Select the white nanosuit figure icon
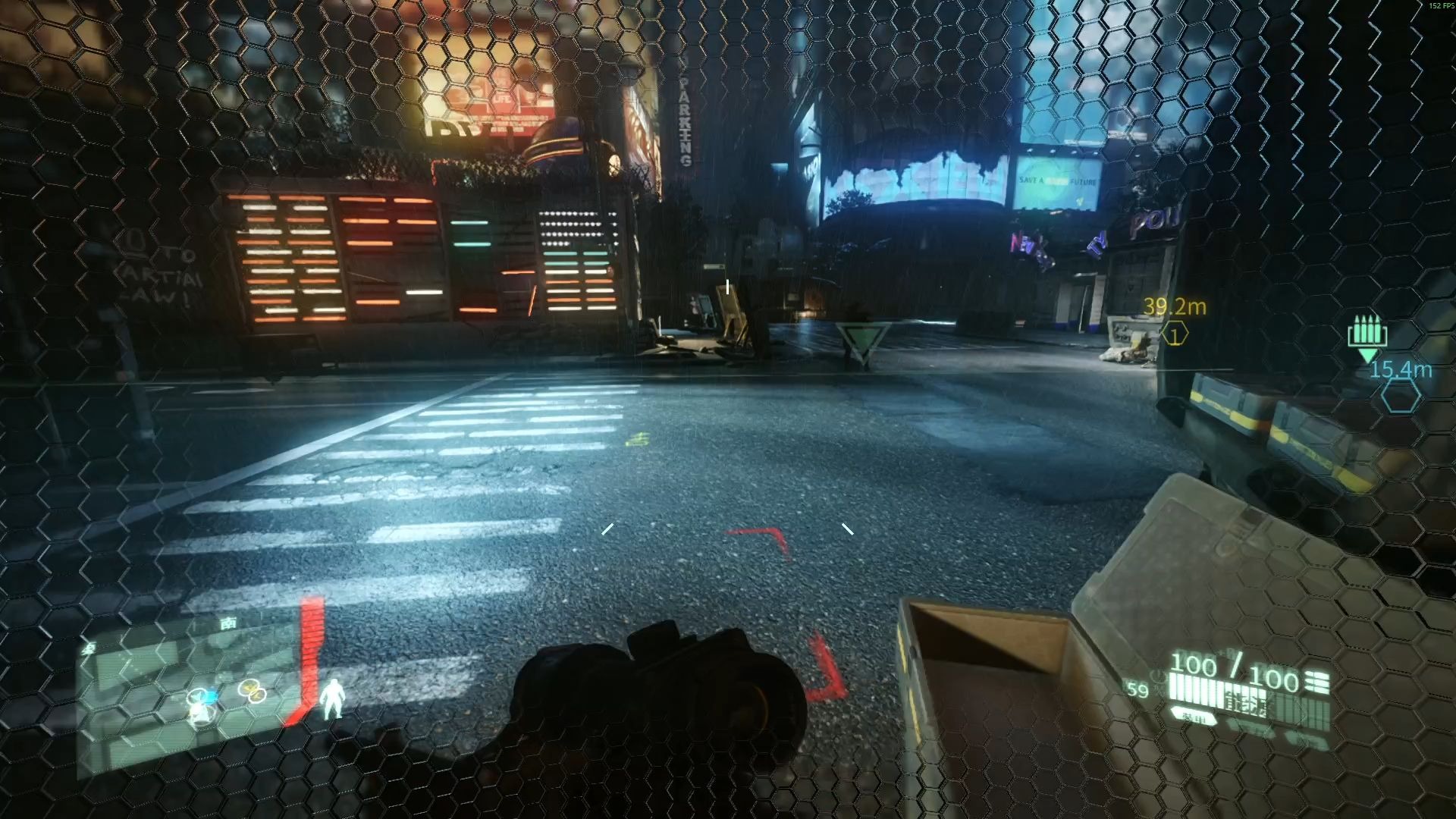 331,698
